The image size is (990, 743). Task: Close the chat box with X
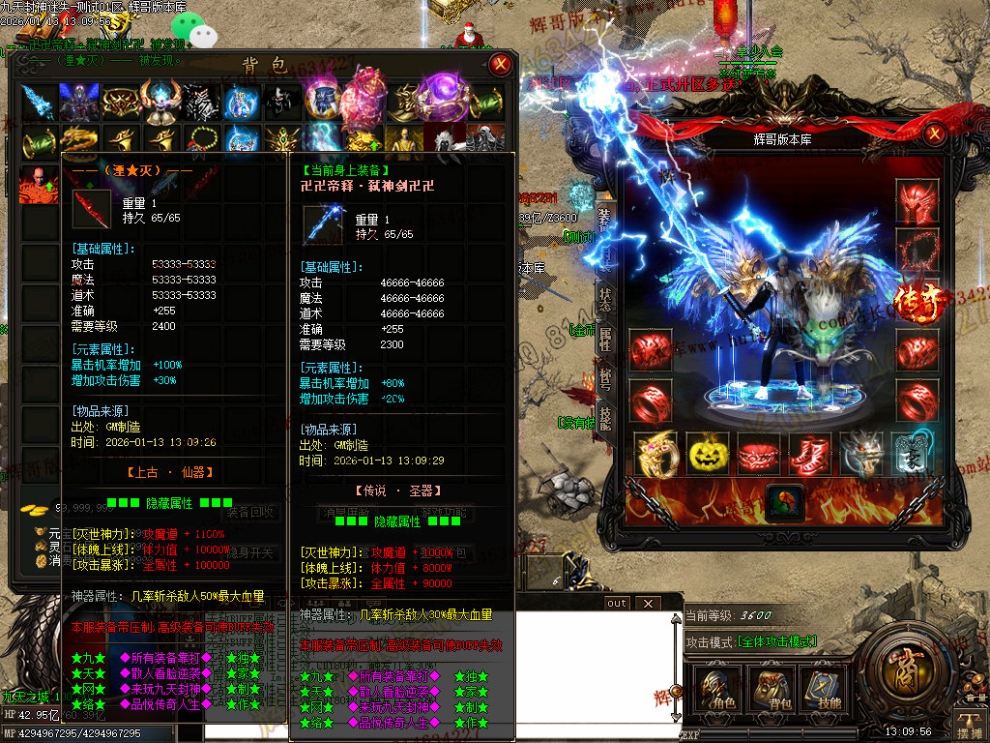coord(648,603)
